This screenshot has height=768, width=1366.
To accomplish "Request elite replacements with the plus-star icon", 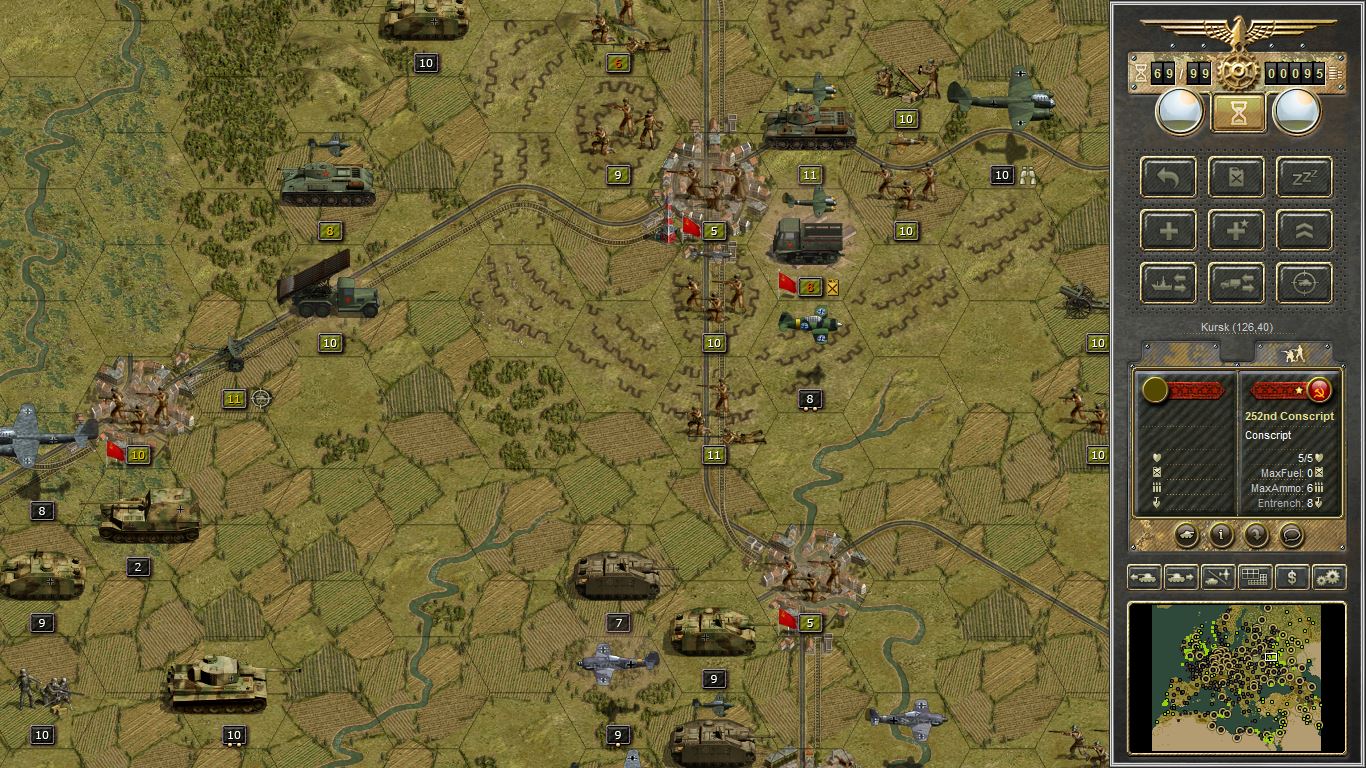I will point(1236,230).
